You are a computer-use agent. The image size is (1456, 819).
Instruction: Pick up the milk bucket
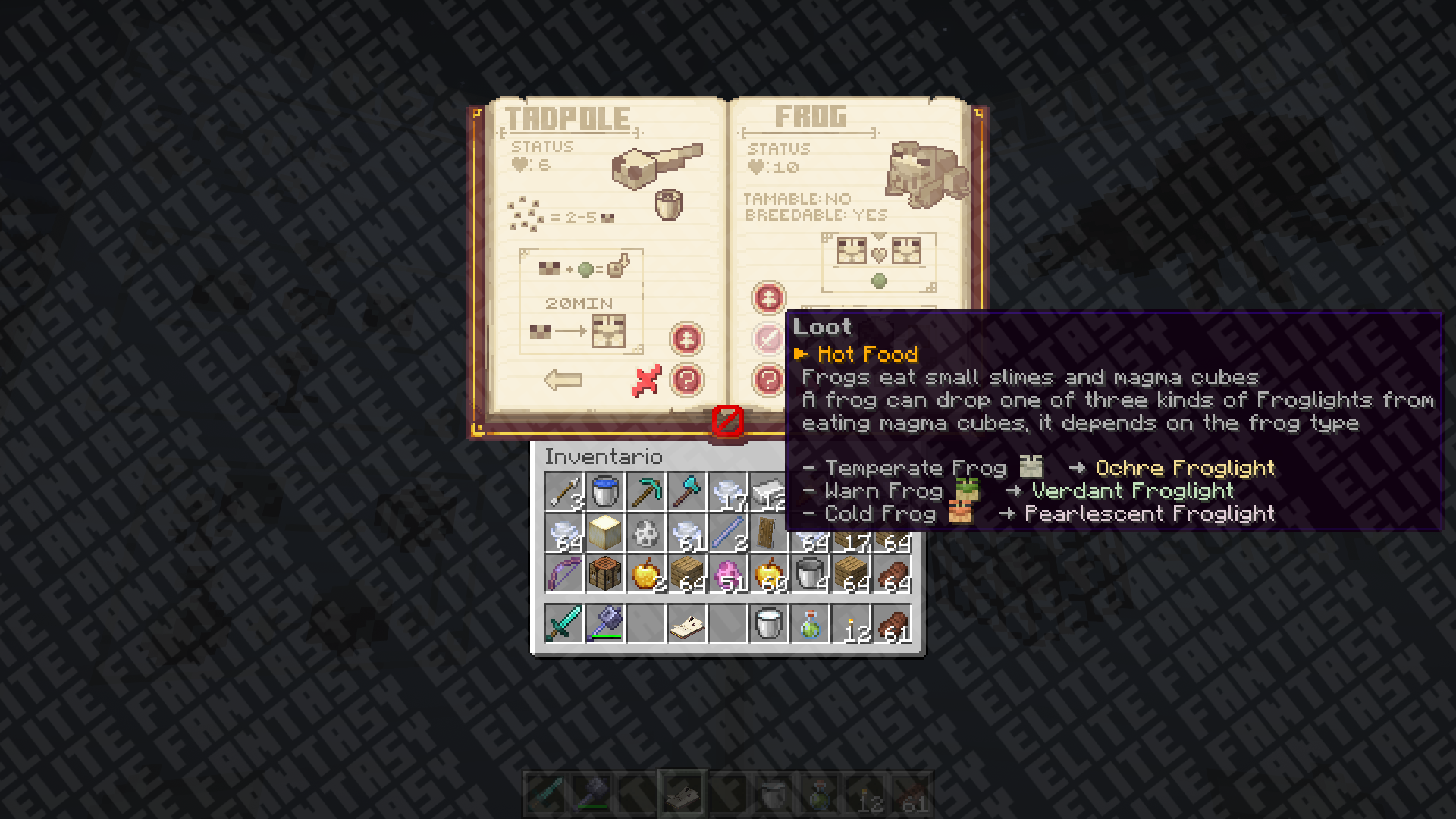(x=768, y=623)
